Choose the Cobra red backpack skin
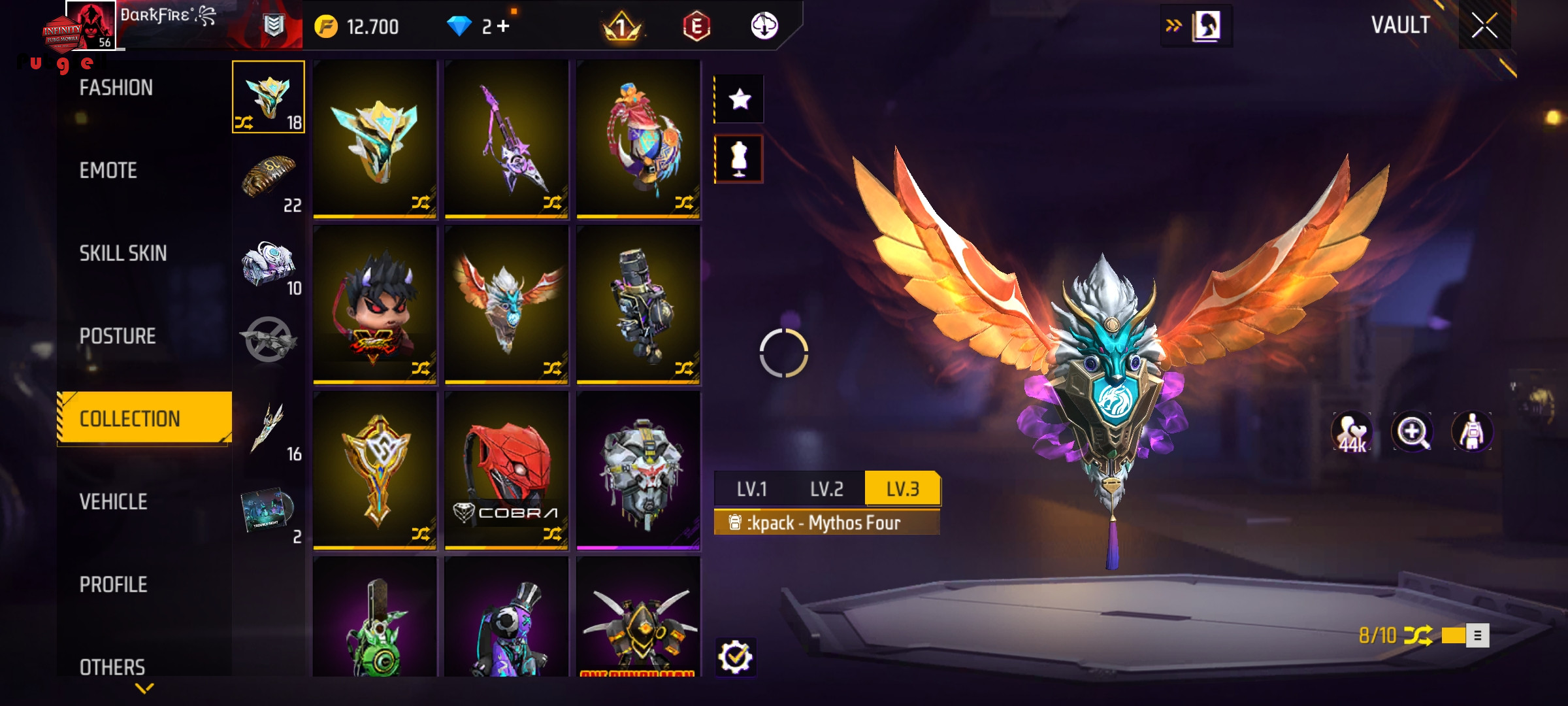Image resolution: width=1568 pixels, height=706 pixels. pos(506,469)
